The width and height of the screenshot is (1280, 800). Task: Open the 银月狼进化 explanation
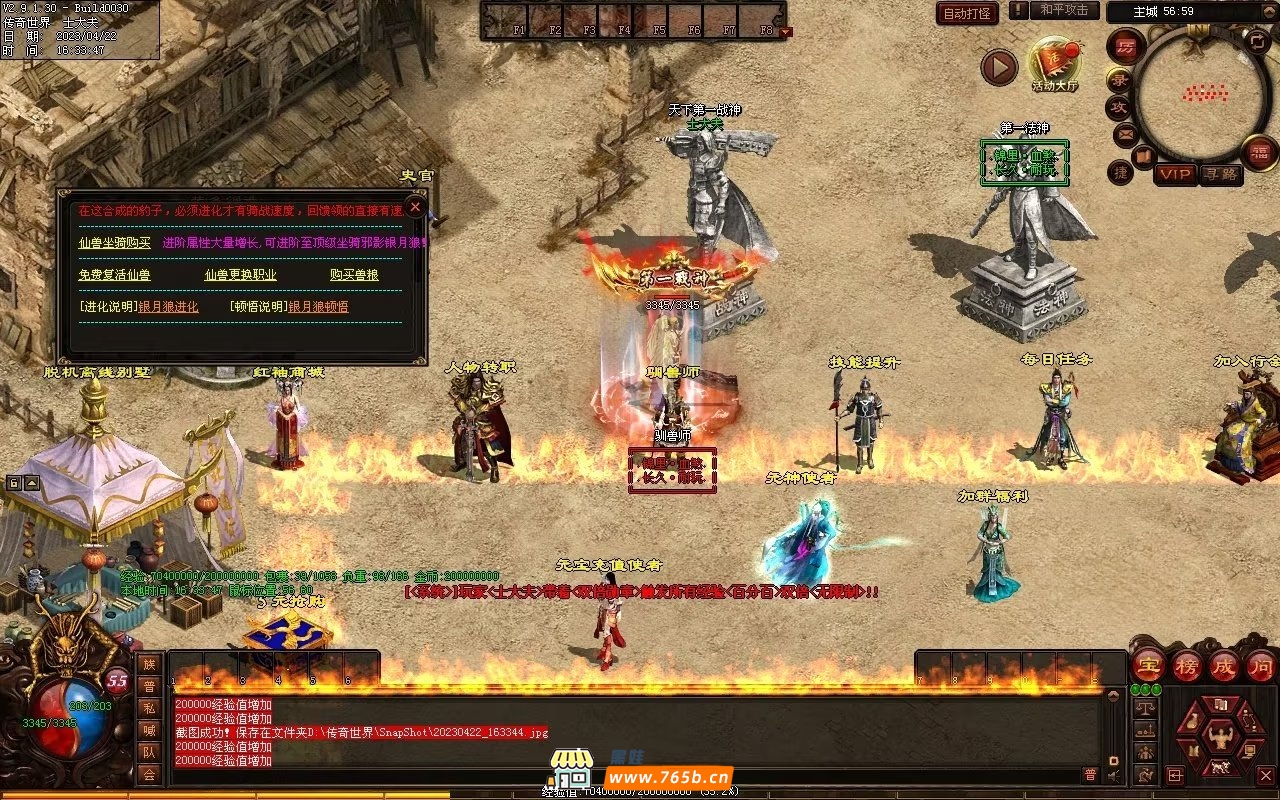[168, 306]
